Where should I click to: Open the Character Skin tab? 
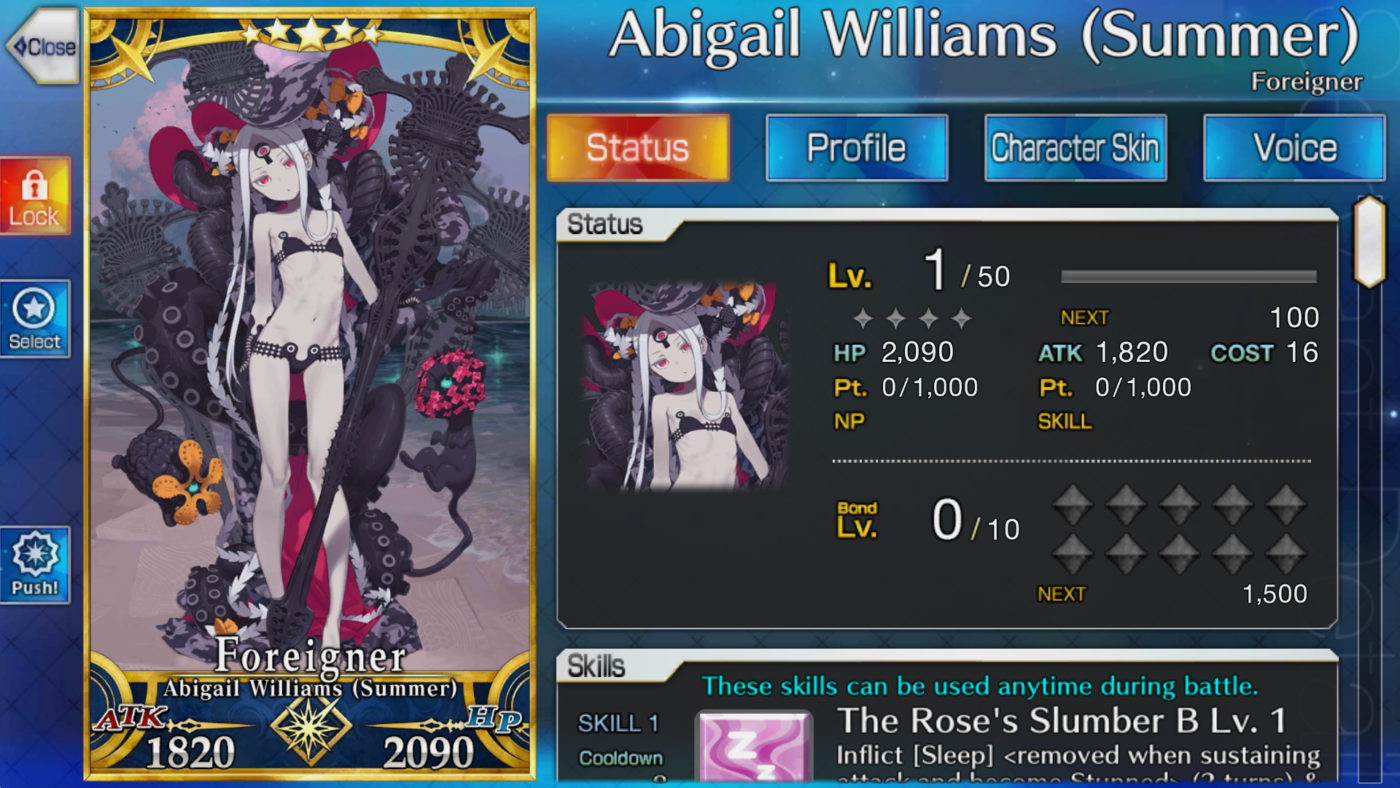(1075, 147)
